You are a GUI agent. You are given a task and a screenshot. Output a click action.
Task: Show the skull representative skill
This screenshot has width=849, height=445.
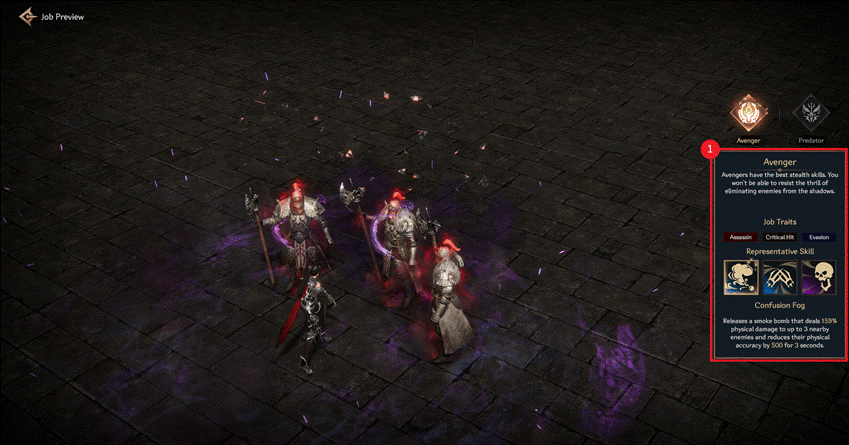click(x=818, y=277)
